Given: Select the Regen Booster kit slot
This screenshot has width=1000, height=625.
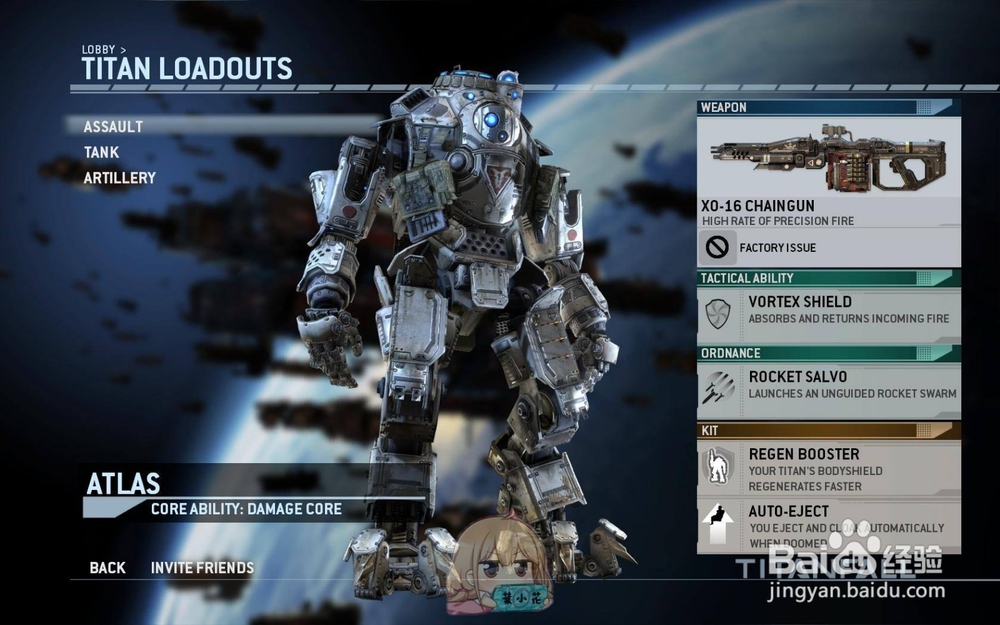Looking at the screenshot, I should (x=828, y=468).
